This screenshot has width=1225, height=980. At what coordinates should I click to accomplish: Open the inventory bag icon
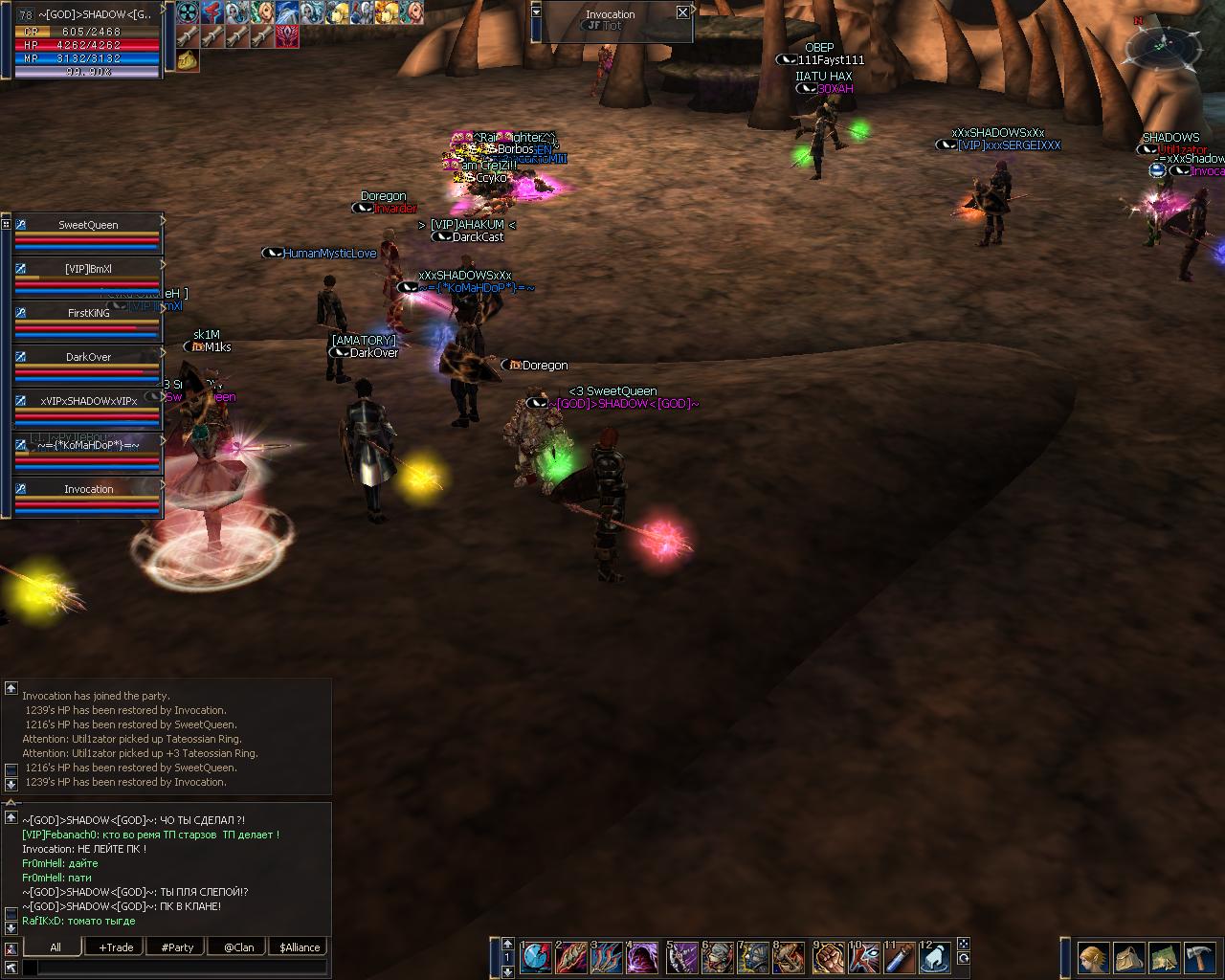[1129, 957]
